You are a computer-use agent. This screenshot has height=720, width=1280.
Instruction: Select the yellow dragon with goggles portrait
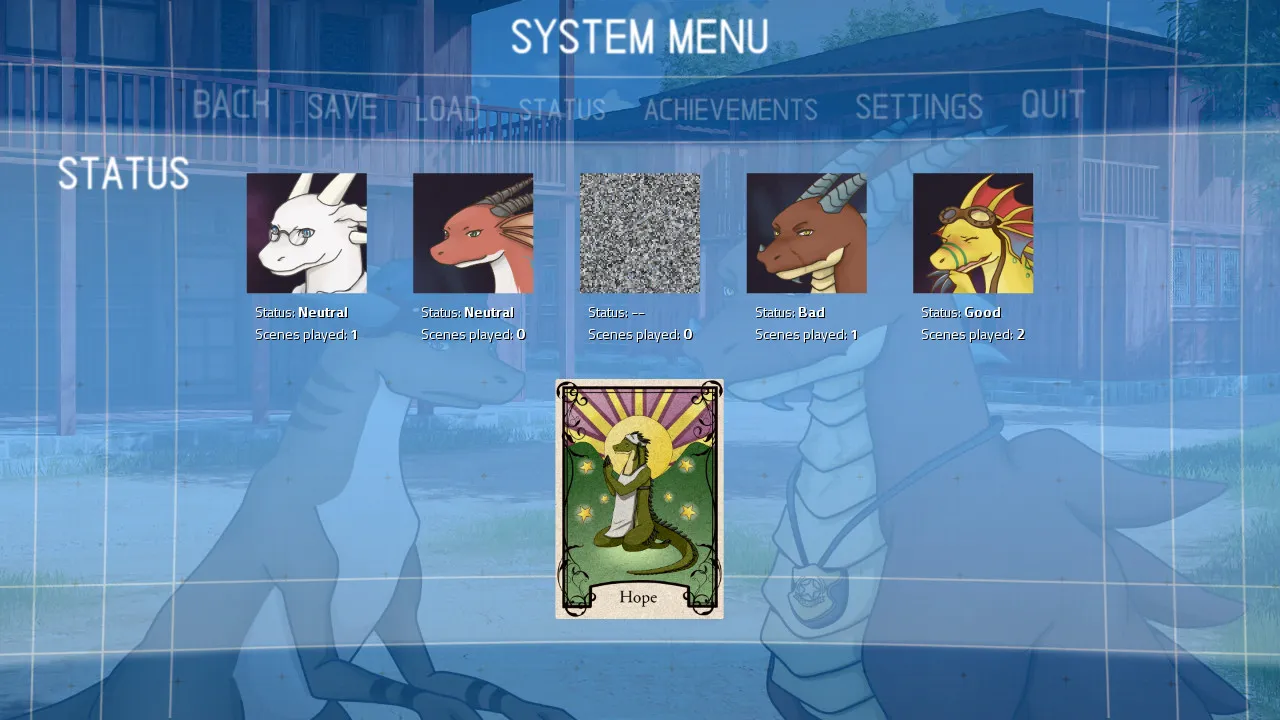click(x=972, y=230)
